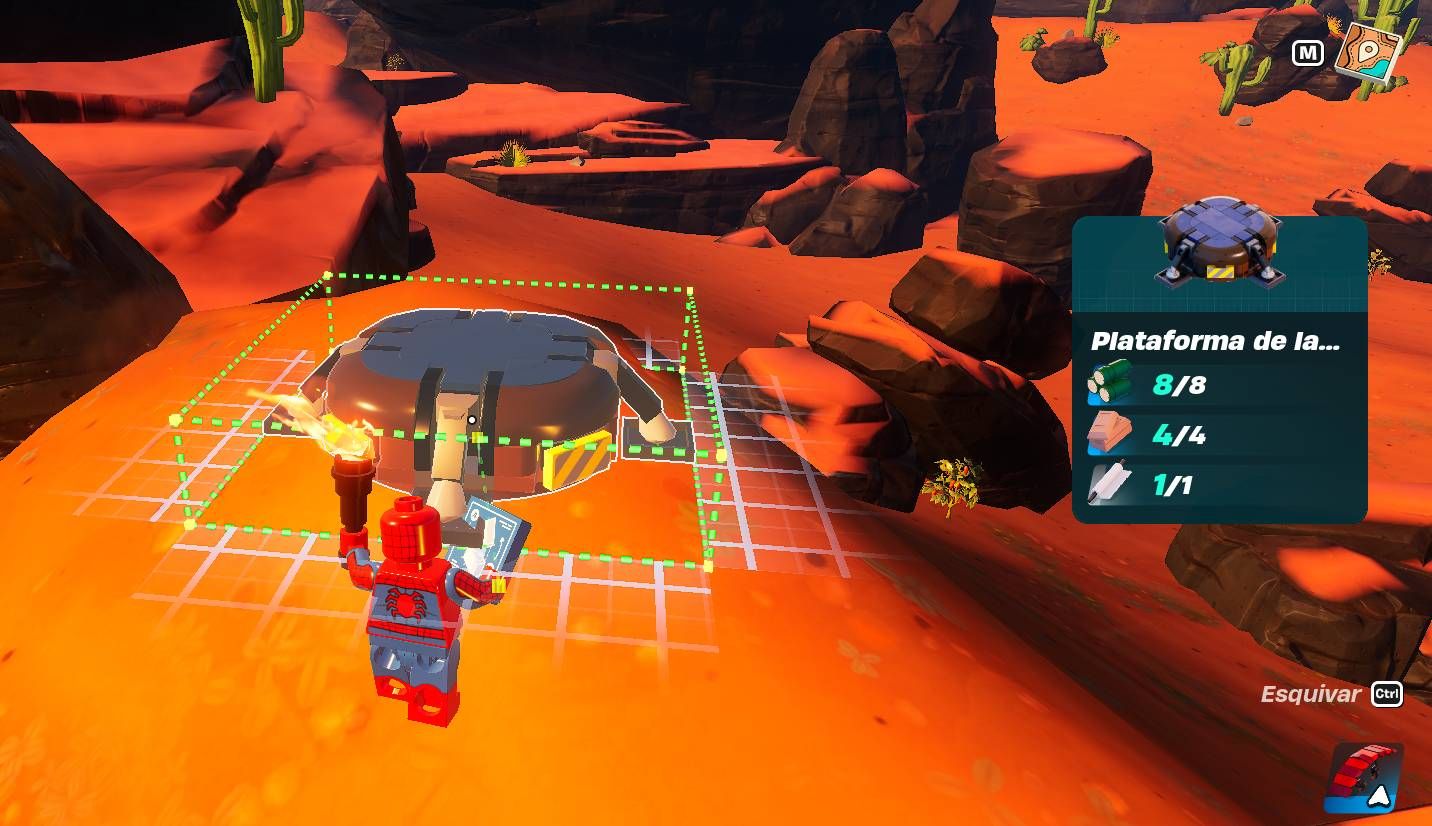Viewport: 1432px width, 826px height.
Task: Click the white arrow on the glider badge
Action: (1379, 796)
